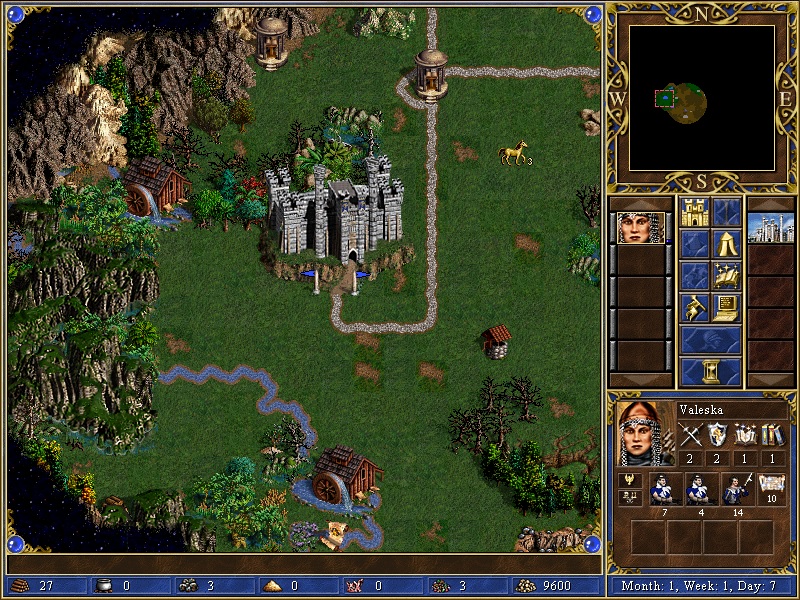Select the halberdier stack of 14 troops
This screenshot has width=800, height=600.
[x=736, y=489]
